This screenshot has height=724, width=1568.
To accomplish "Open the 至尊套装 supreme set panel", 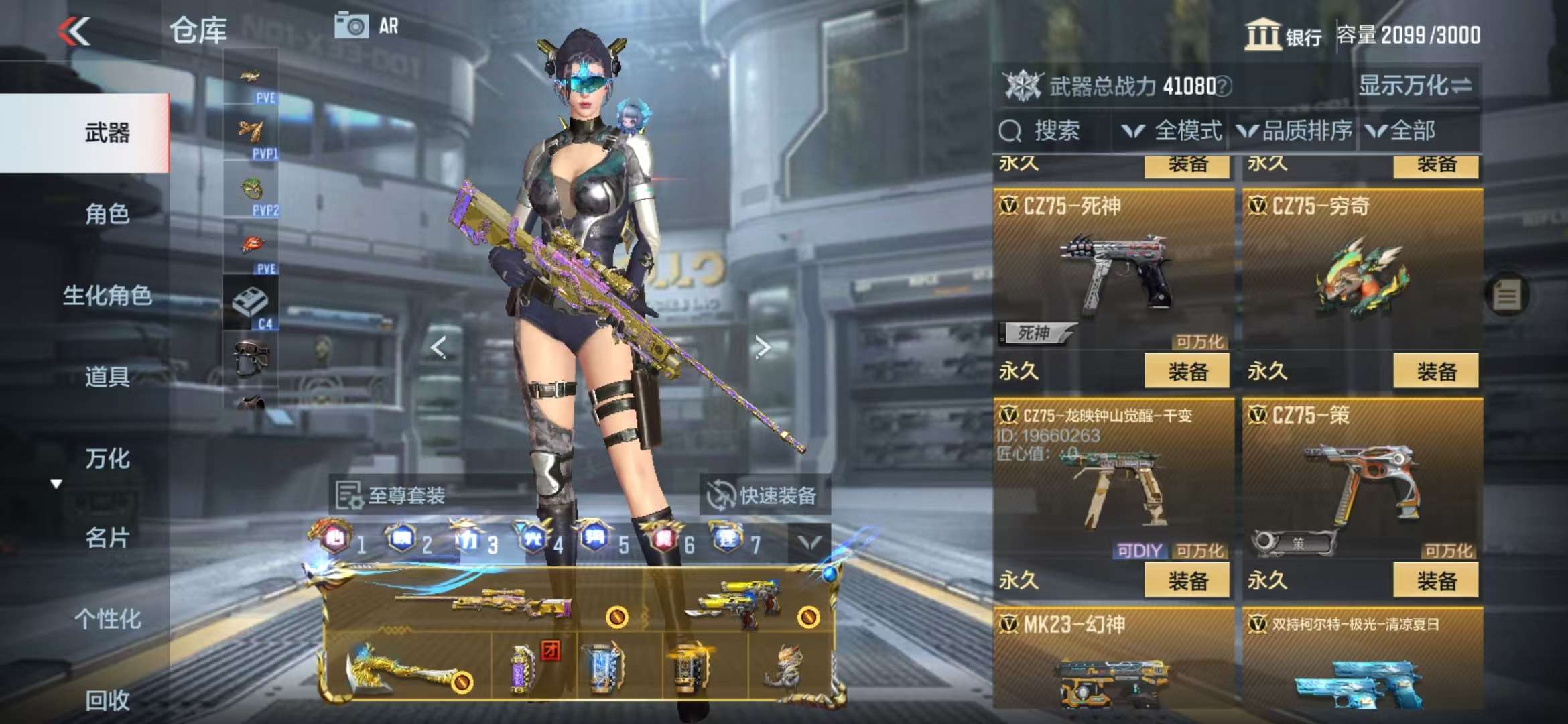I will pyautogui.click(x=391, y=495).
